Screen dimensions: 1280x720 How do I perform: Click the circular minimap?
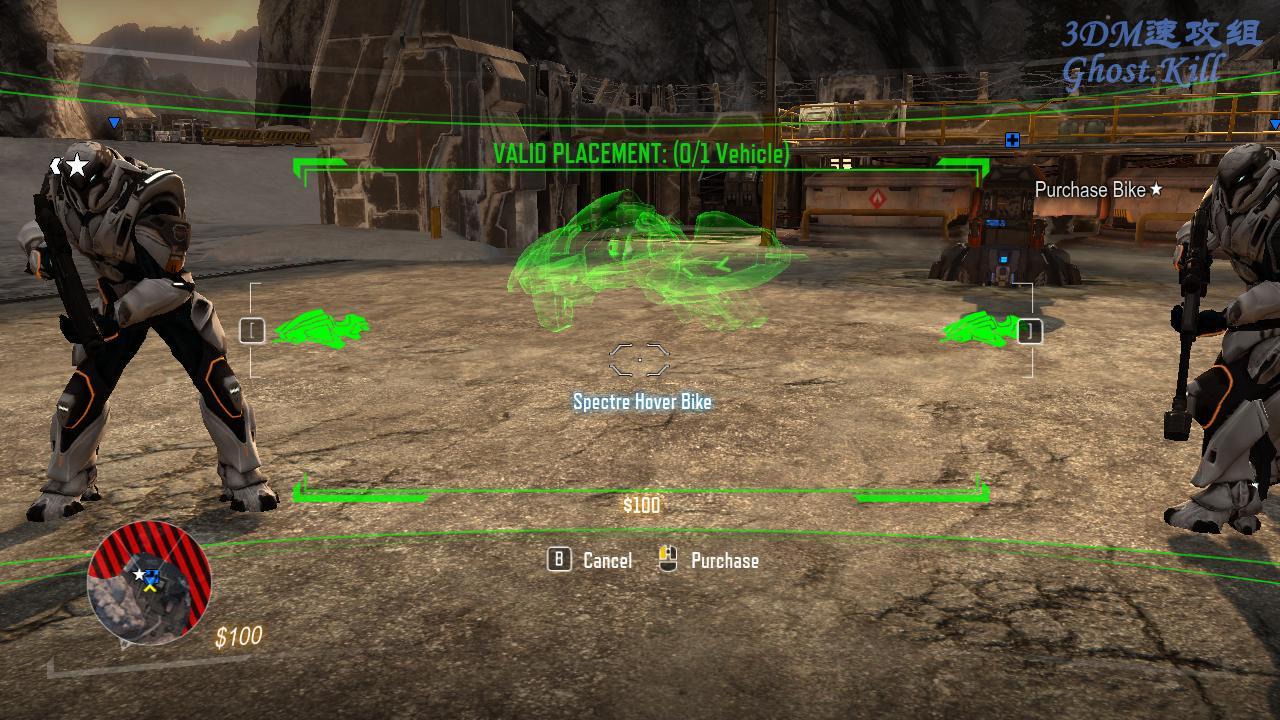(x=149, y=583)
